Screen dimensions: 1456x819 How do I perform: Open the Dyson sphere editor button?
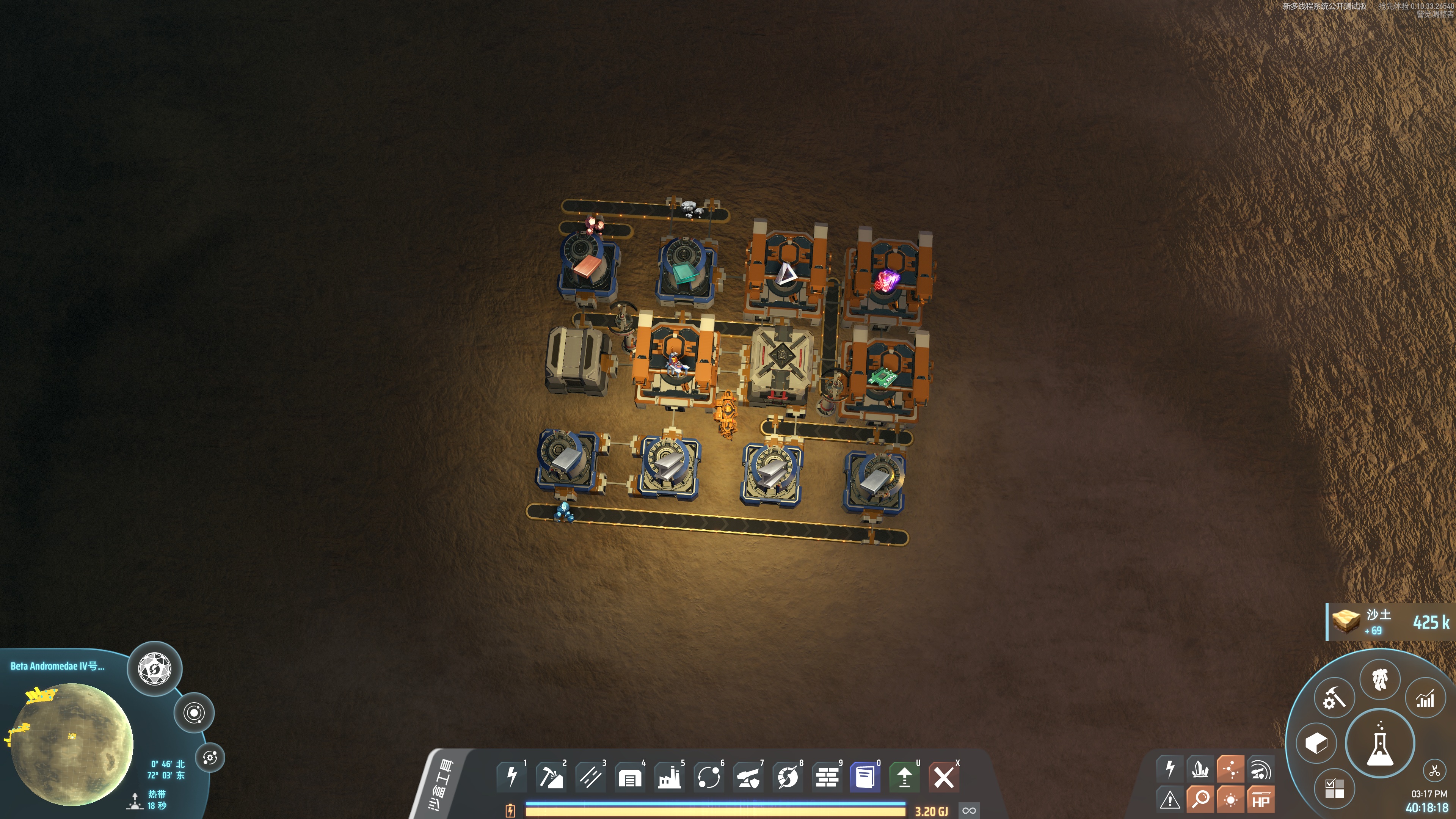[x=154, y=668]
